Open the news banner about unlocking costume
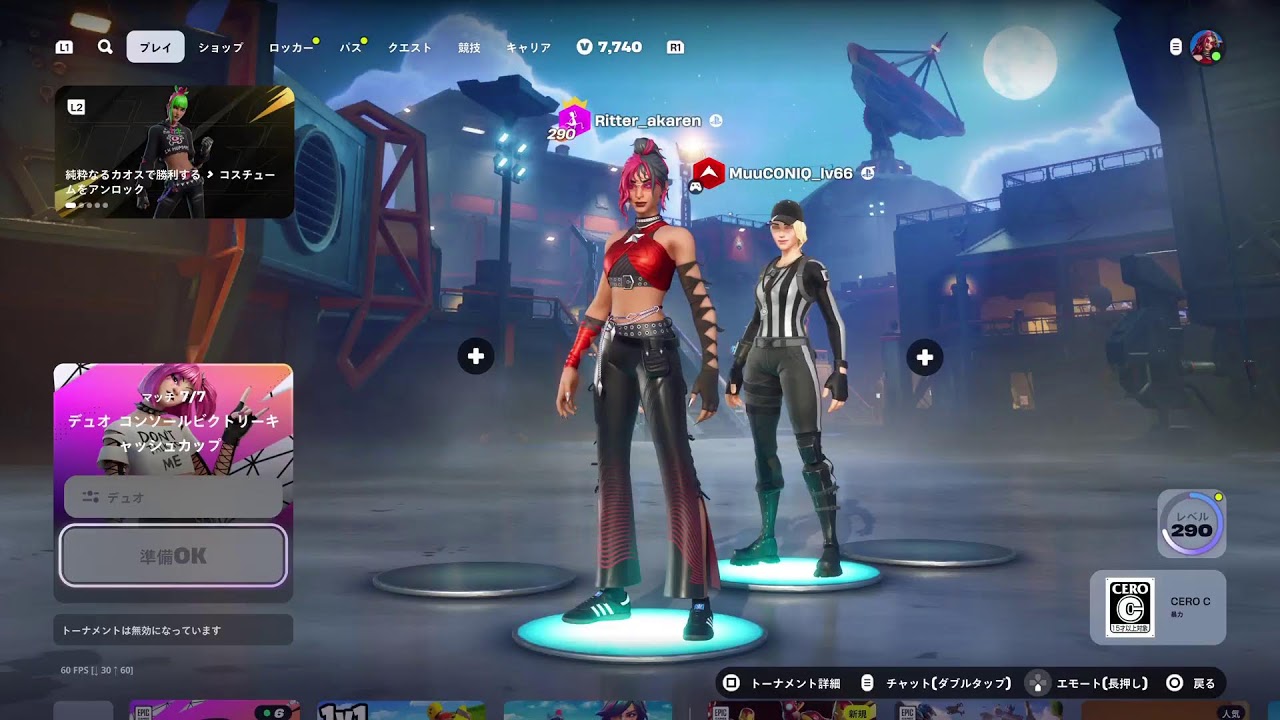 [174, 152]
